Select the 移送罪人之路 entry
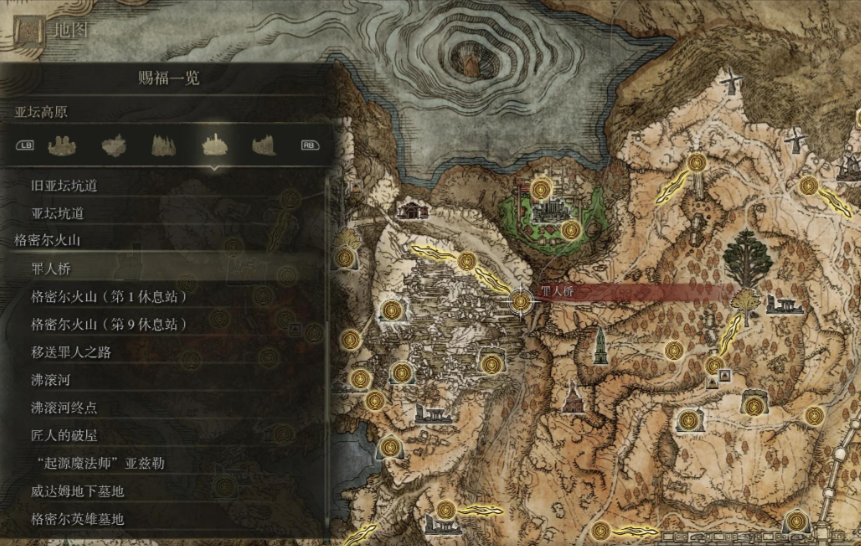This screenshot has height=546, width=861. click(x=71, y=353)
